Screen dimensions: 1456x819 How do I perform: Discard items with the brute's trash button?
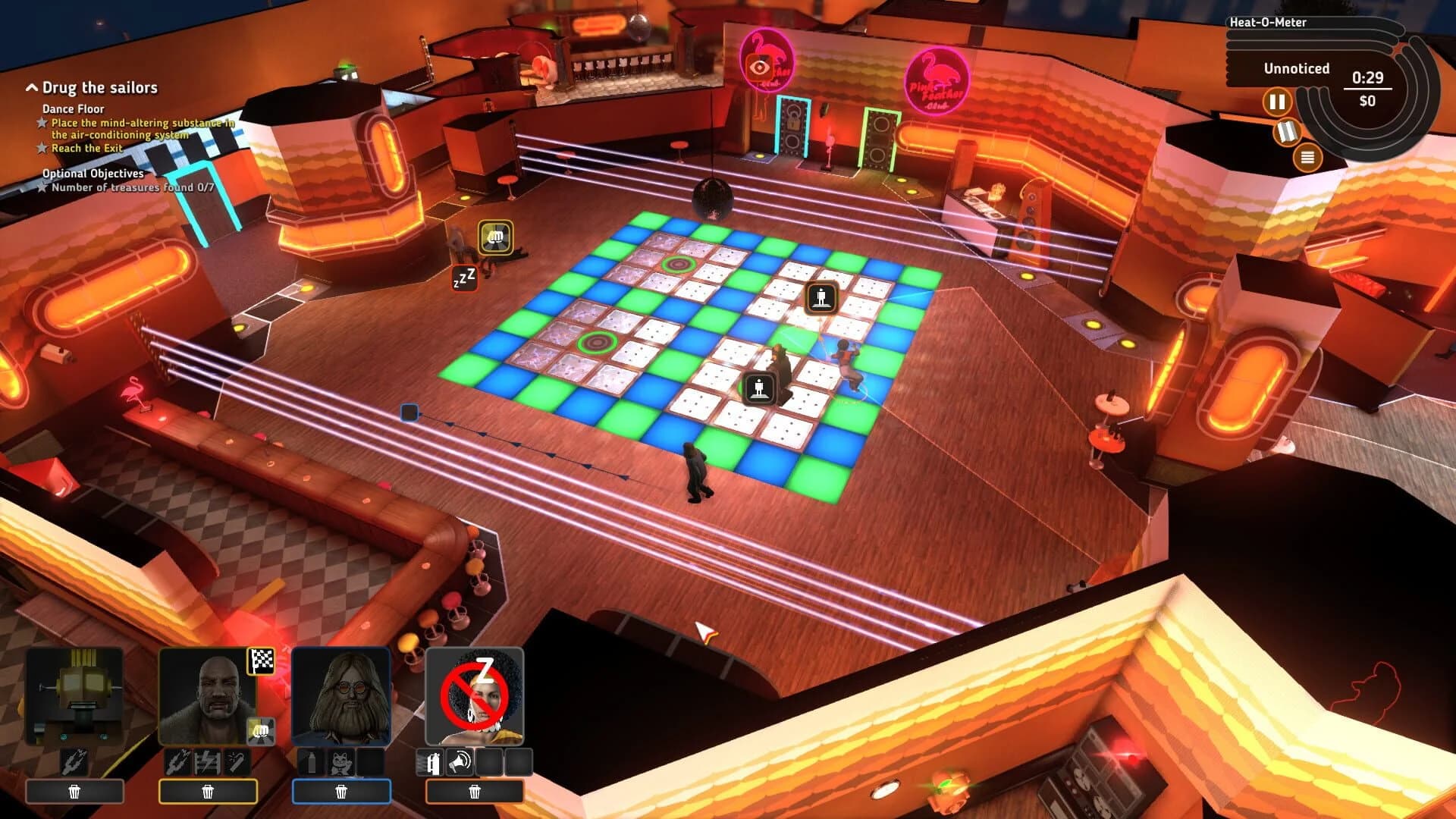point(209,792)
